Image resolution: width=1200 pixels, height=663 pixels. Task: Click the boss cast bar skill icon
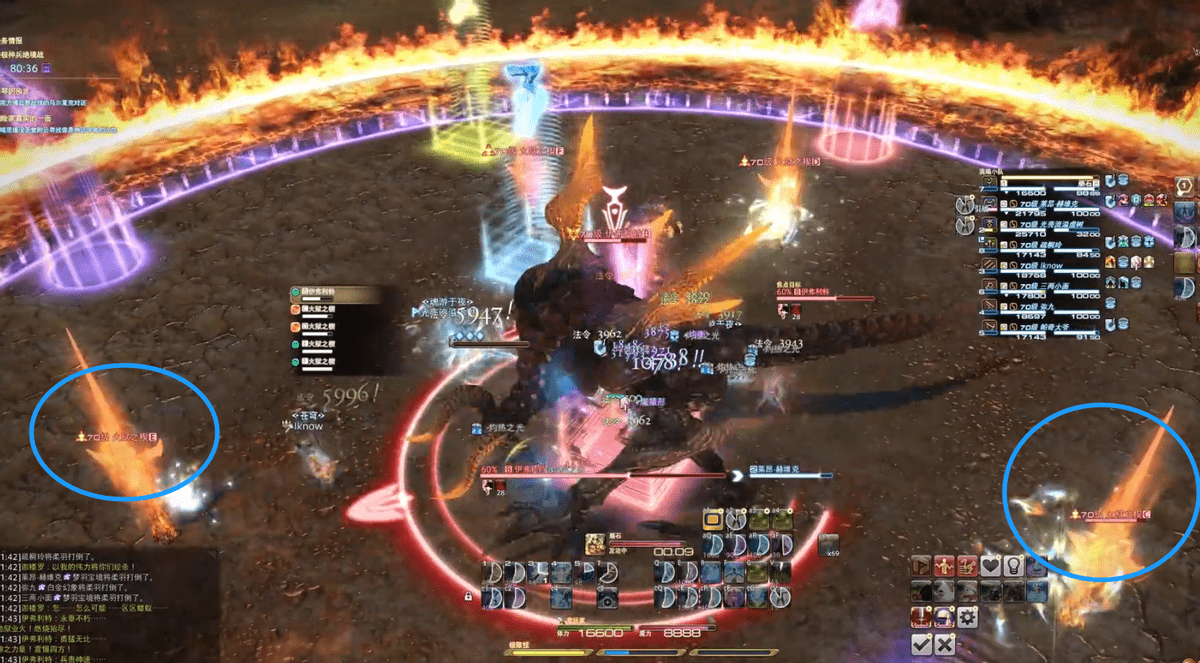click(593, 543)
